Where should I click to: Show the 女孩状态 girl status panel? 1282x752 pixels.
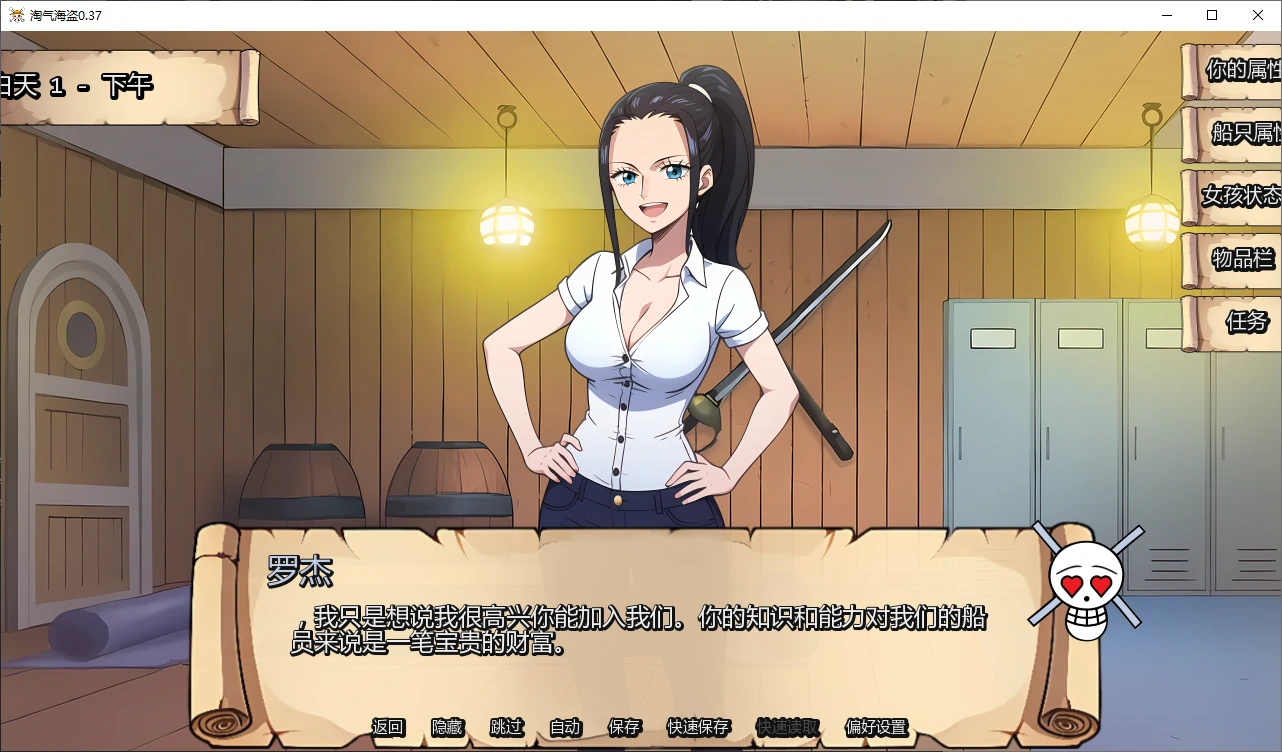click(1238, 195)
